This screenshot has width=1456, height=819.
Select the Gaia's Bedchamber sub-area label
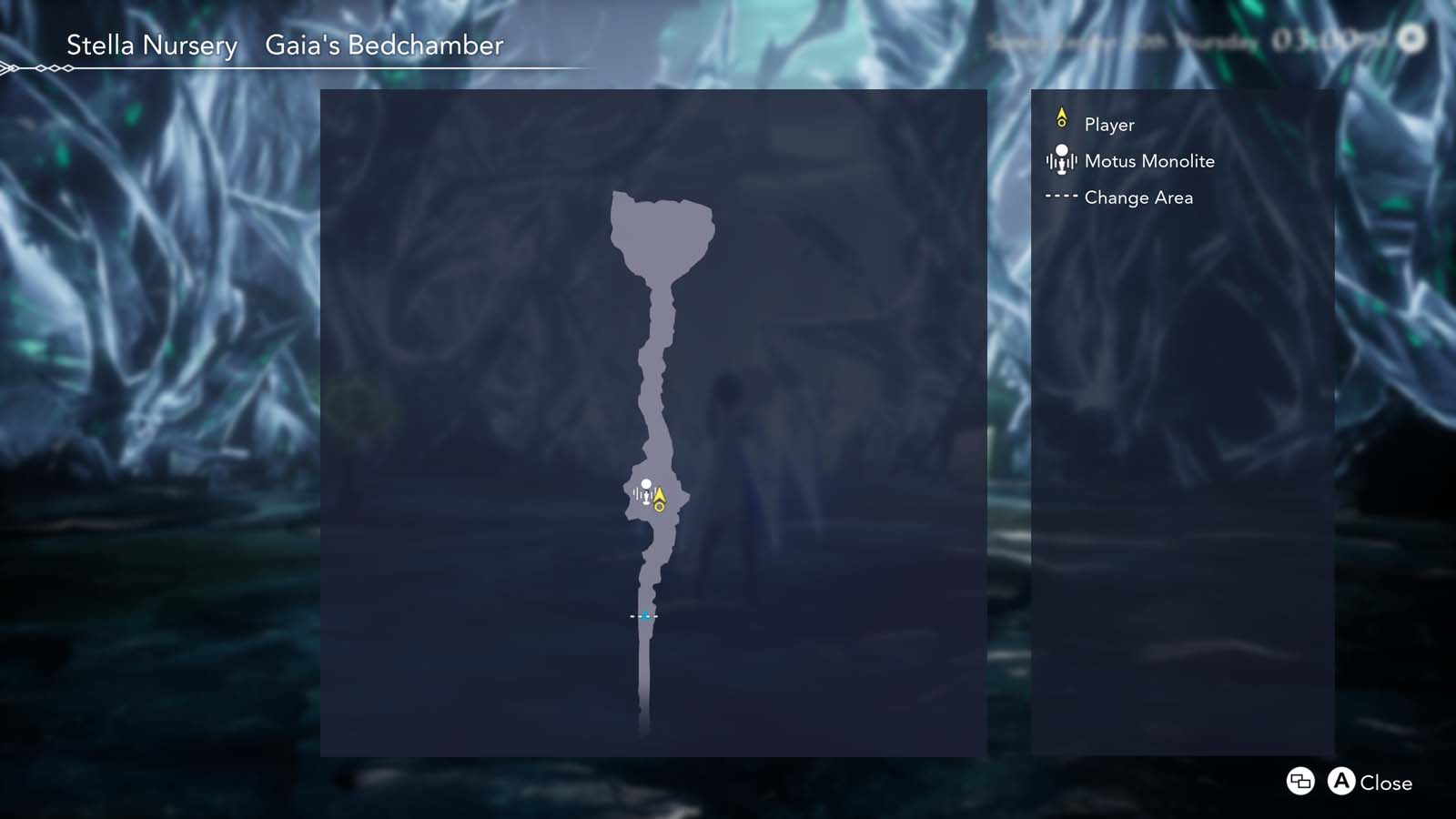tap(383, 45)
